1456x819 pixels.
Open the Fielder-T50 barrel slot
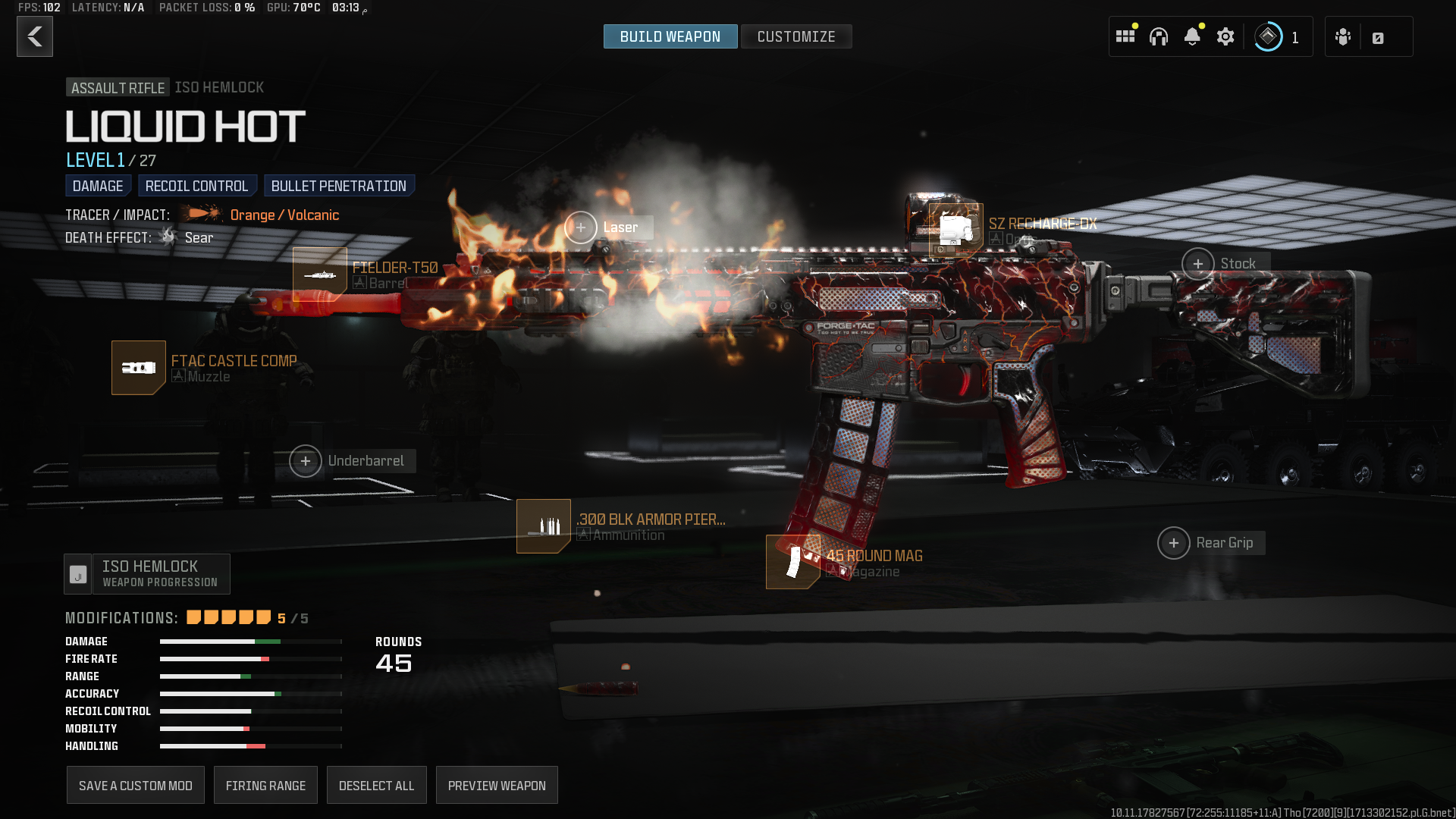[320, 274]
